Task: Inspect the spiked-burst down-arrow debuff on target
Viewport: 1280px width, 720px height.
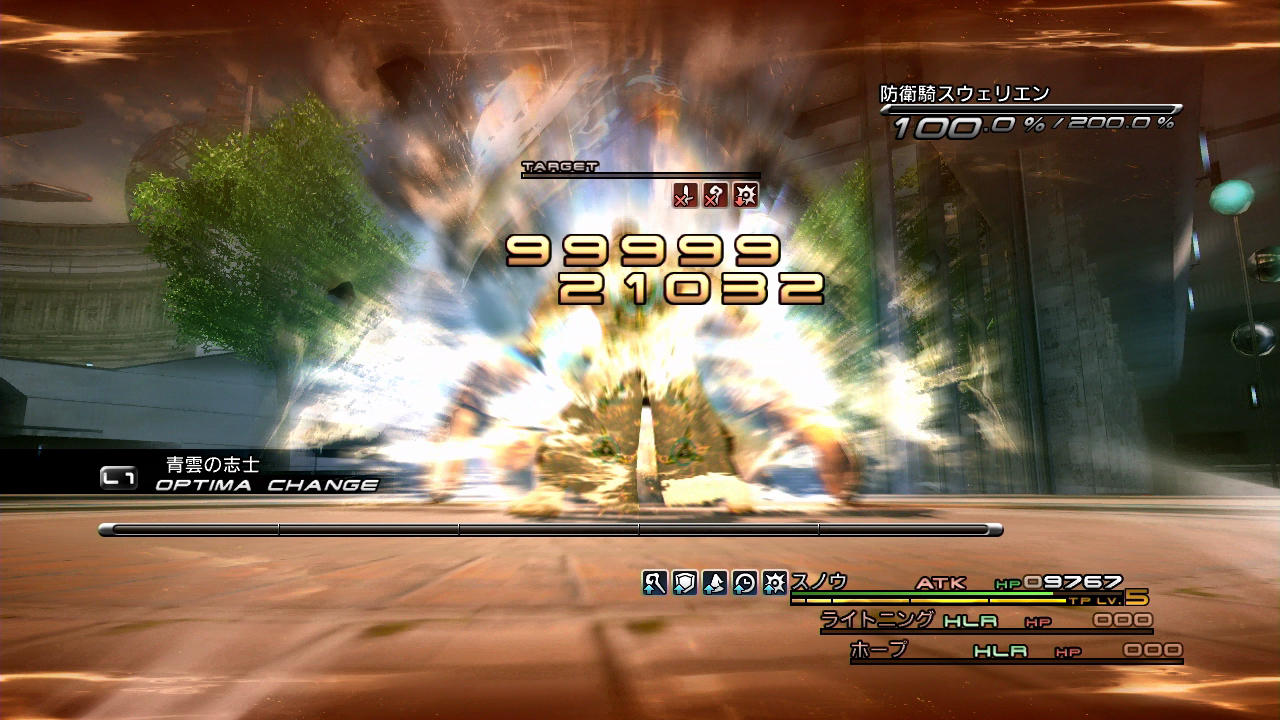Action: 745,195
